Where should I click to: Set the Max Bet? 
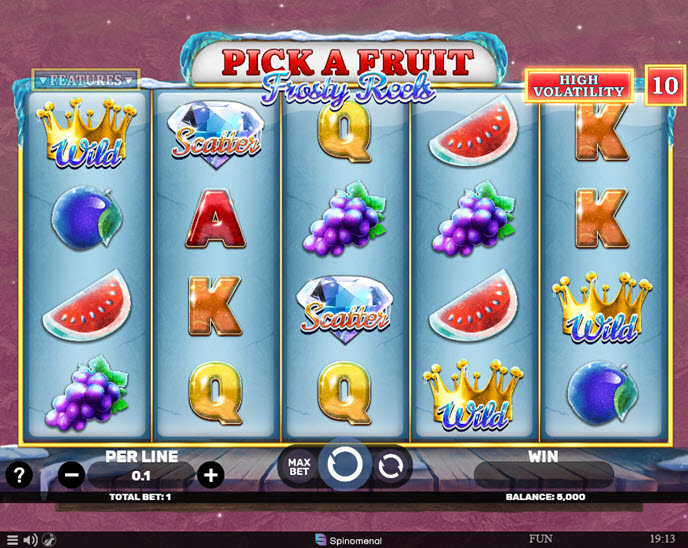297,466
